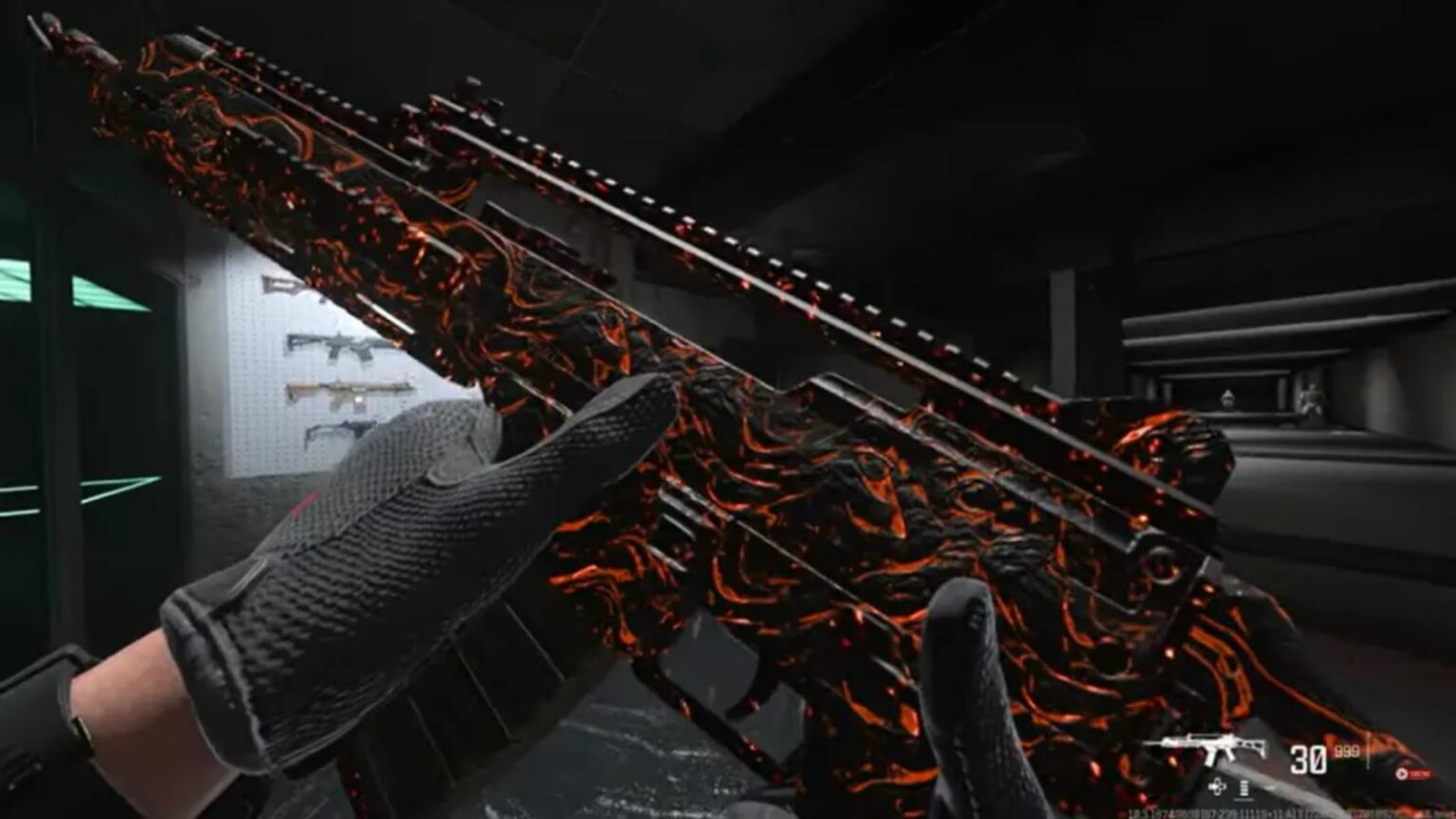Image resolution: width=1456 pixels, height=819 pixels.
Task: Click the distant target down the range
Action: pos(1228,398)
